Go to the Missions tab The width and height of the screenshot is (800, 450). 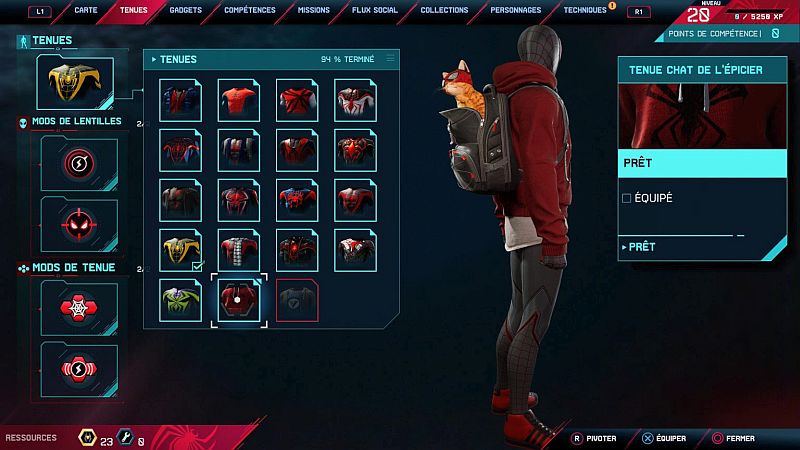click(x=314, y=10)
